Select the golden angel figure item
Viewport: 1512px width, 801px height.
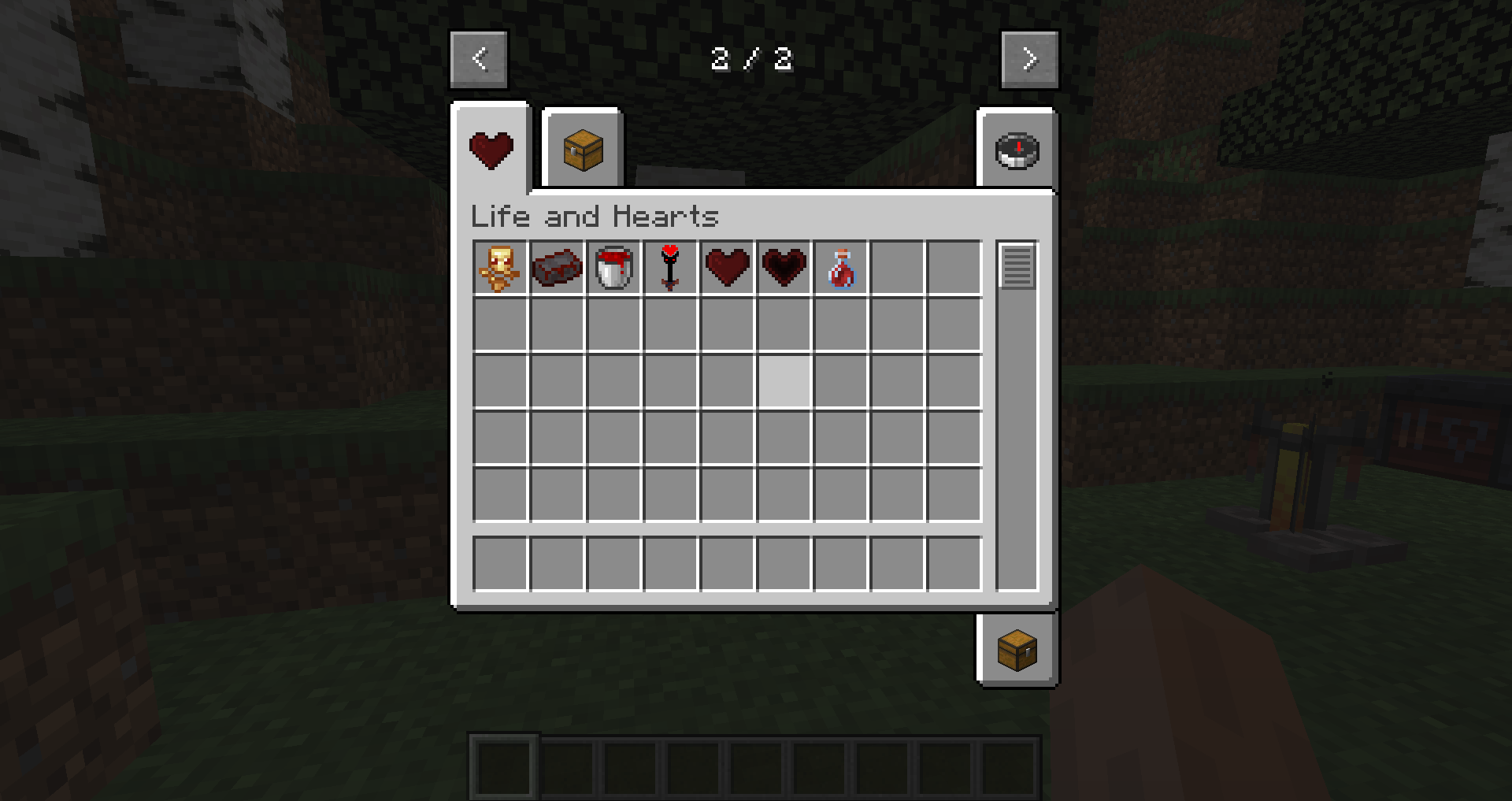coord(499,266)
